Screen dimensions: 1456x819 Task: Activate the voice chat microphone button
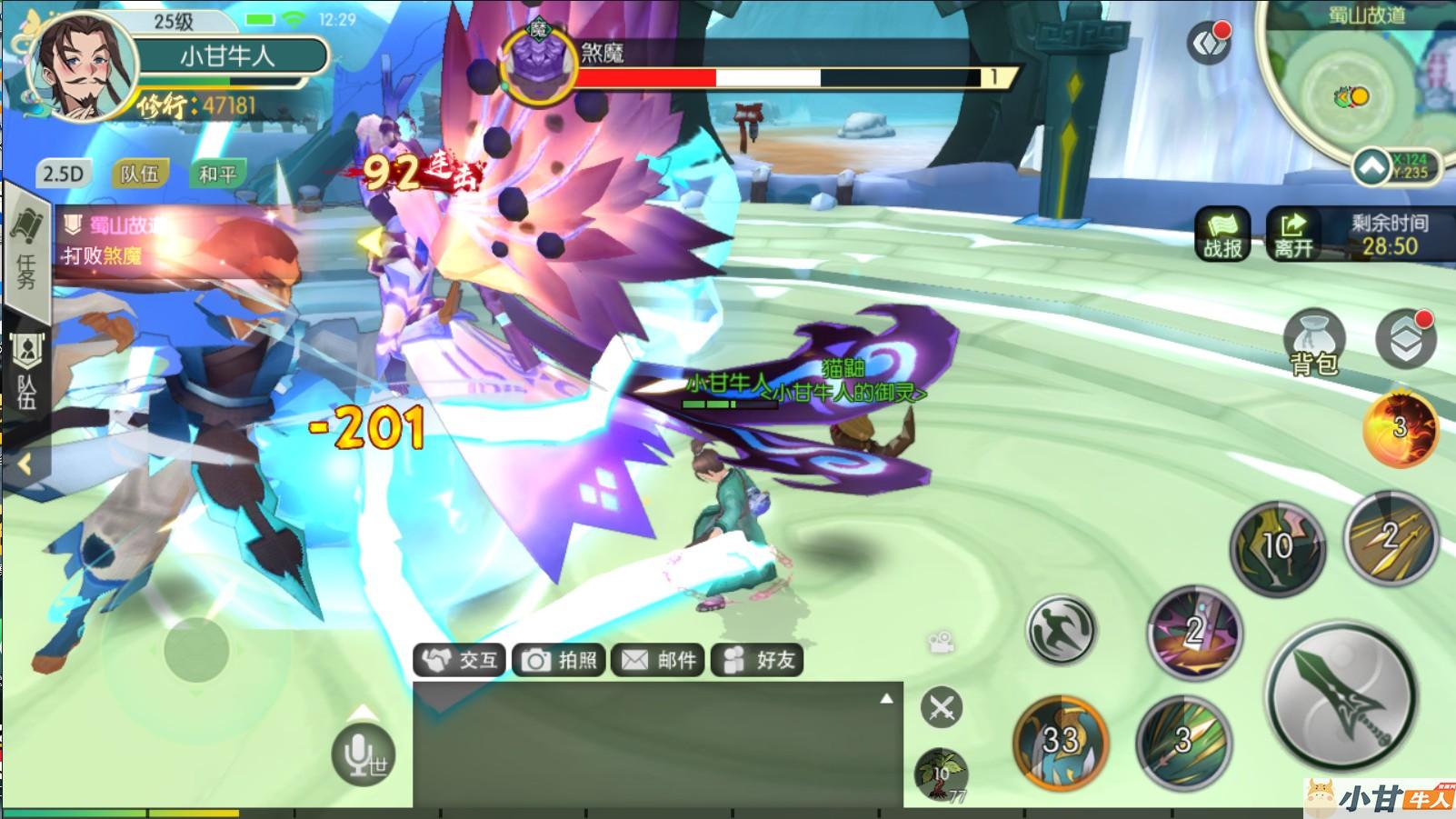(x=364, y=754)
